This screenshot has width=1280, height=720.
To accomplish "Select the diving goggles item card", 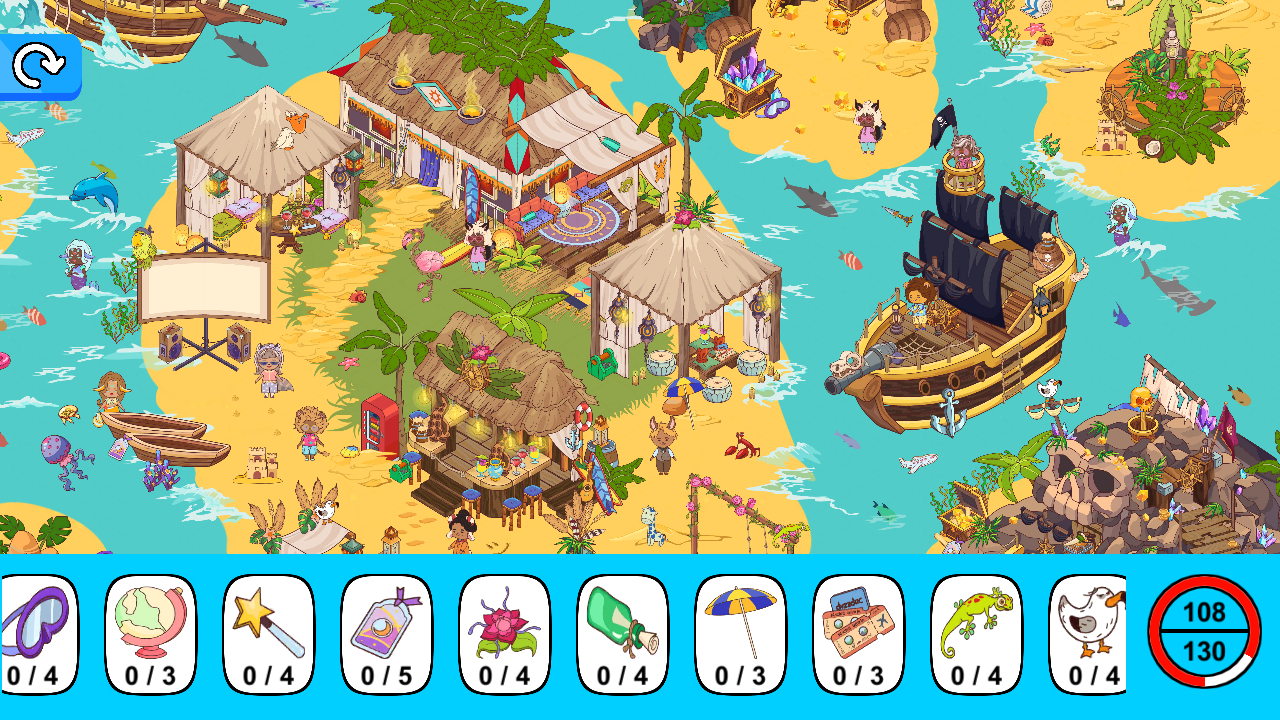I will [x=41, y=630].
